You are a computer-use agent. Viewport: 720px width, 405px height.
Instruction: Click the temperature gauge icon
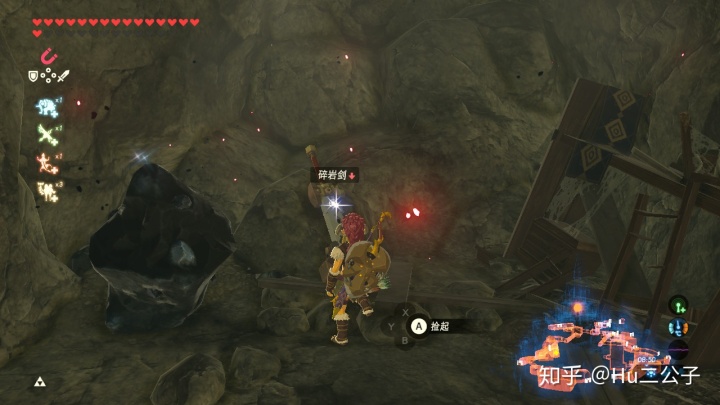[678, 328]
